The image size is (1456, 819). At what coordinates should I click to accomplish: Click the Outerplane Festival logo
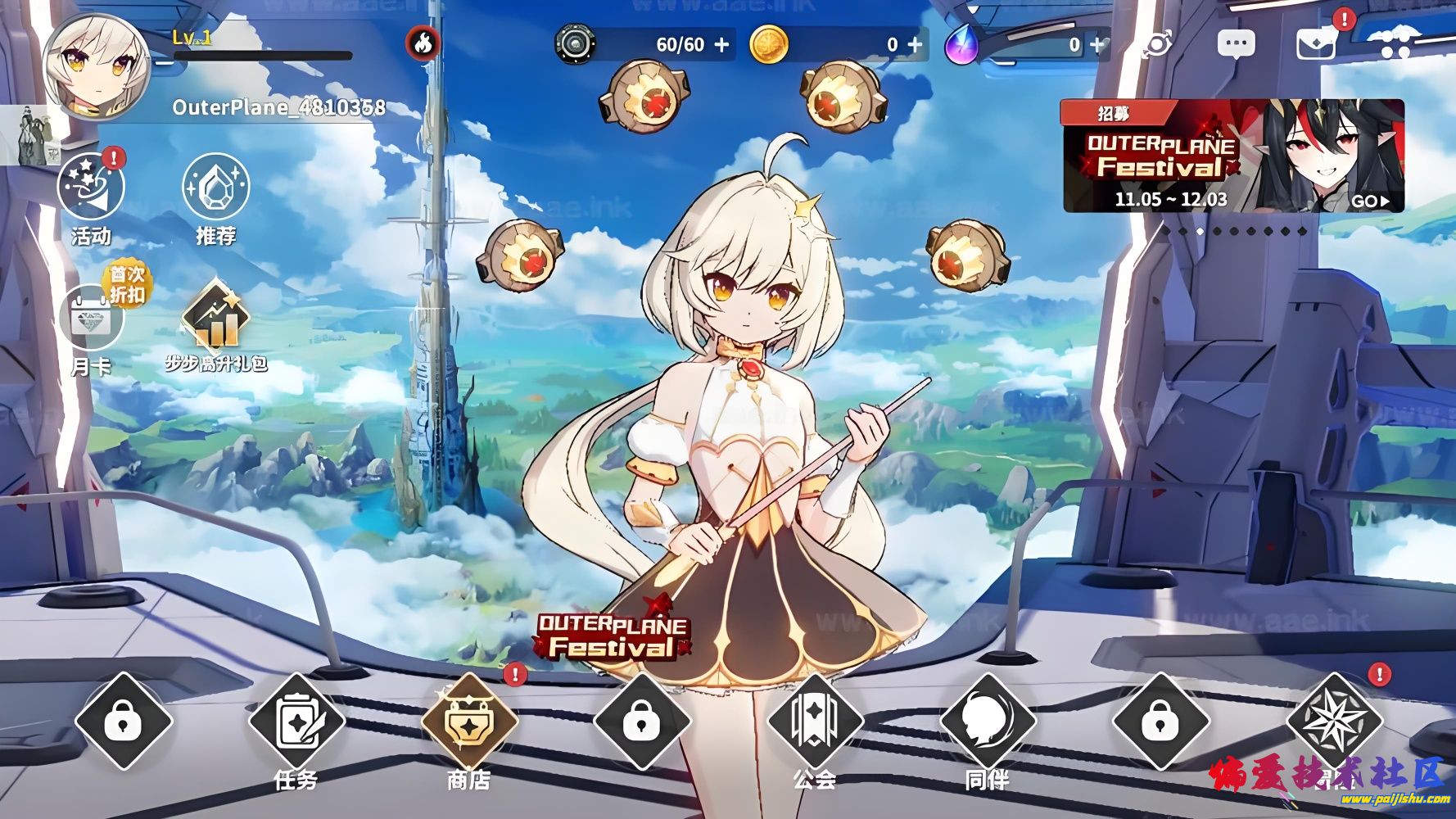pyautogui.click(x=611, y=636)
